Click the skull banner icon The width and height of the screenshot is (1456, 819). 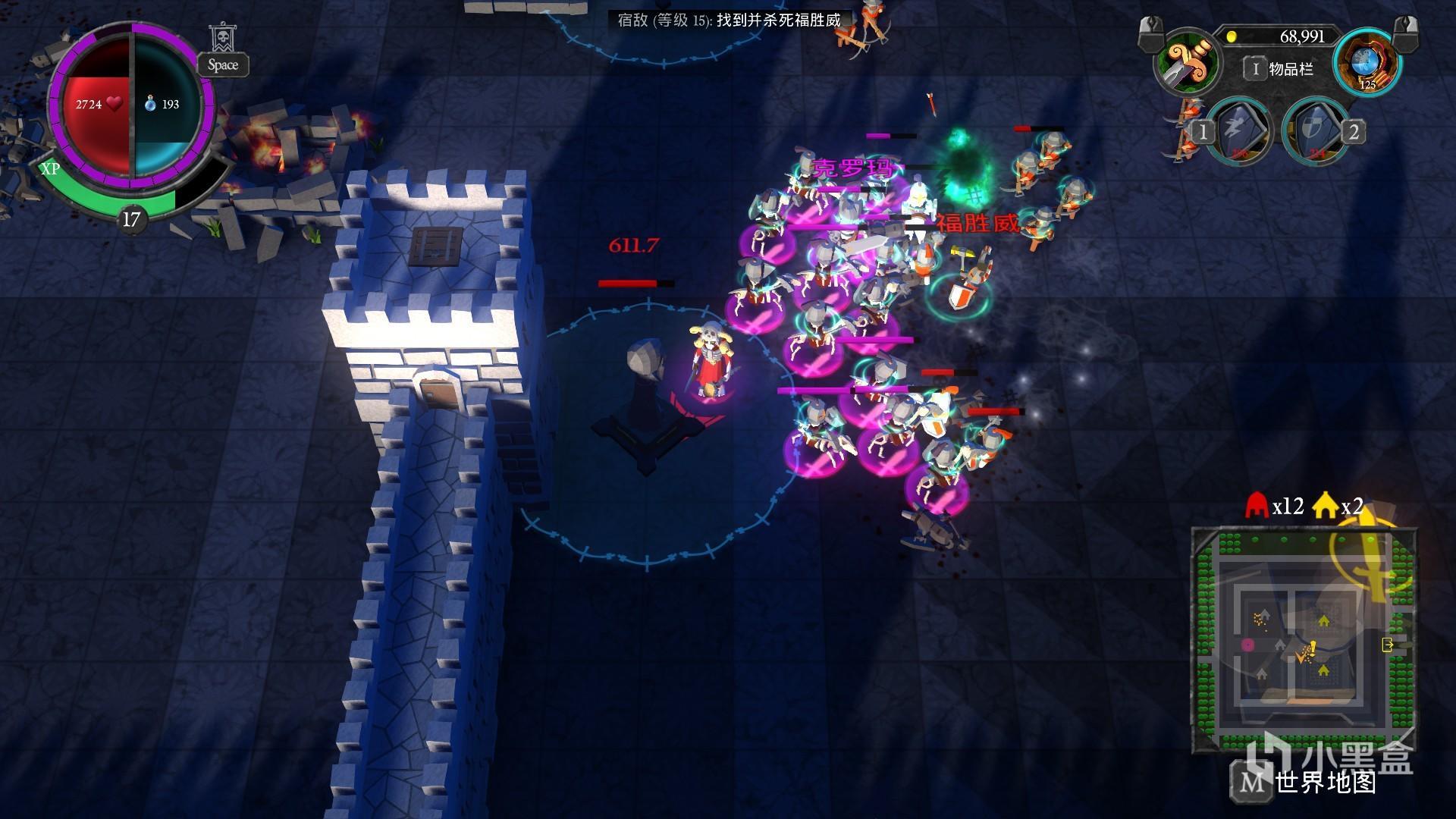pyautogui.click(x=221, y=38)
